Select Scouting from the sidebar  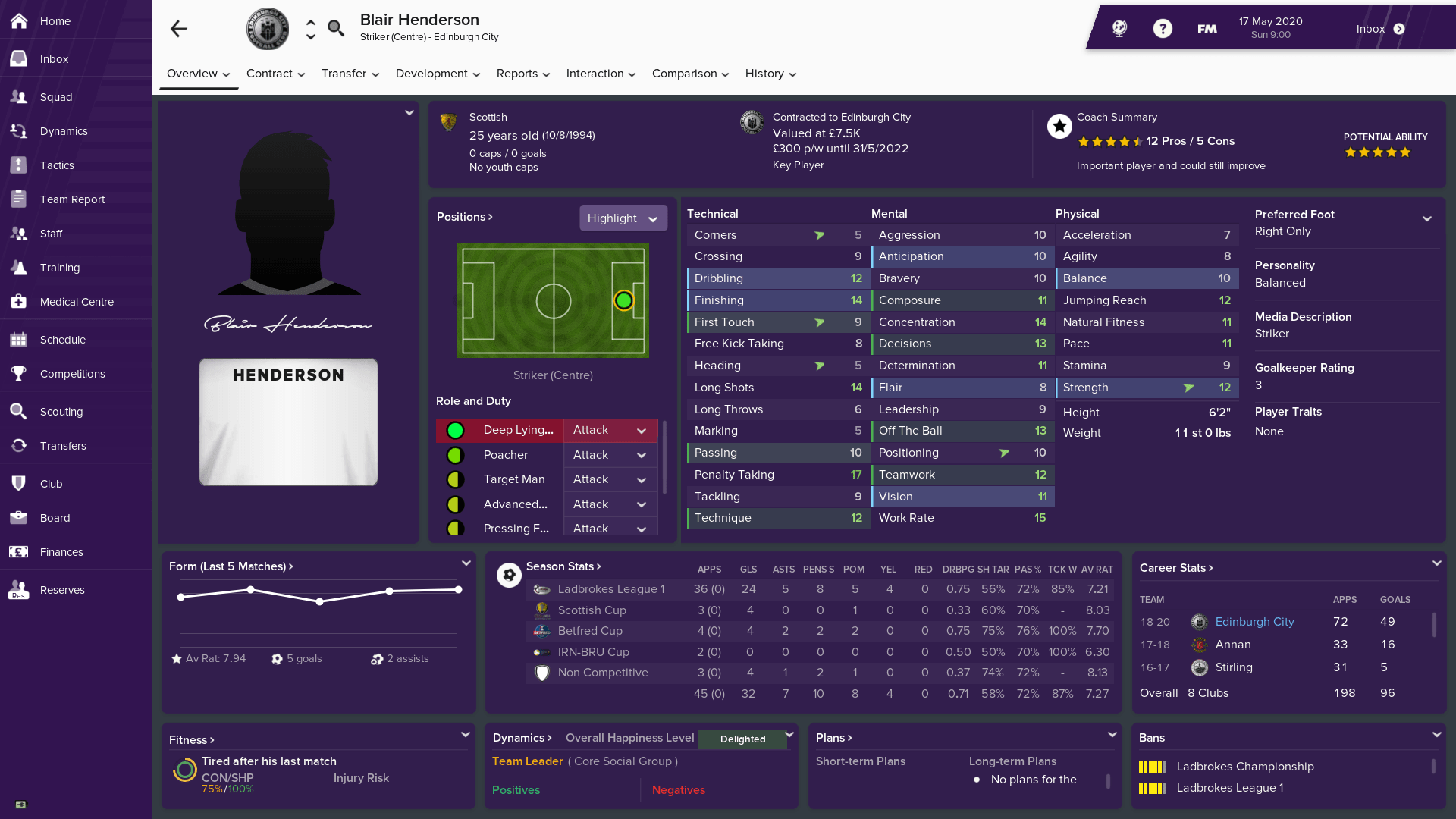[61, 412]
